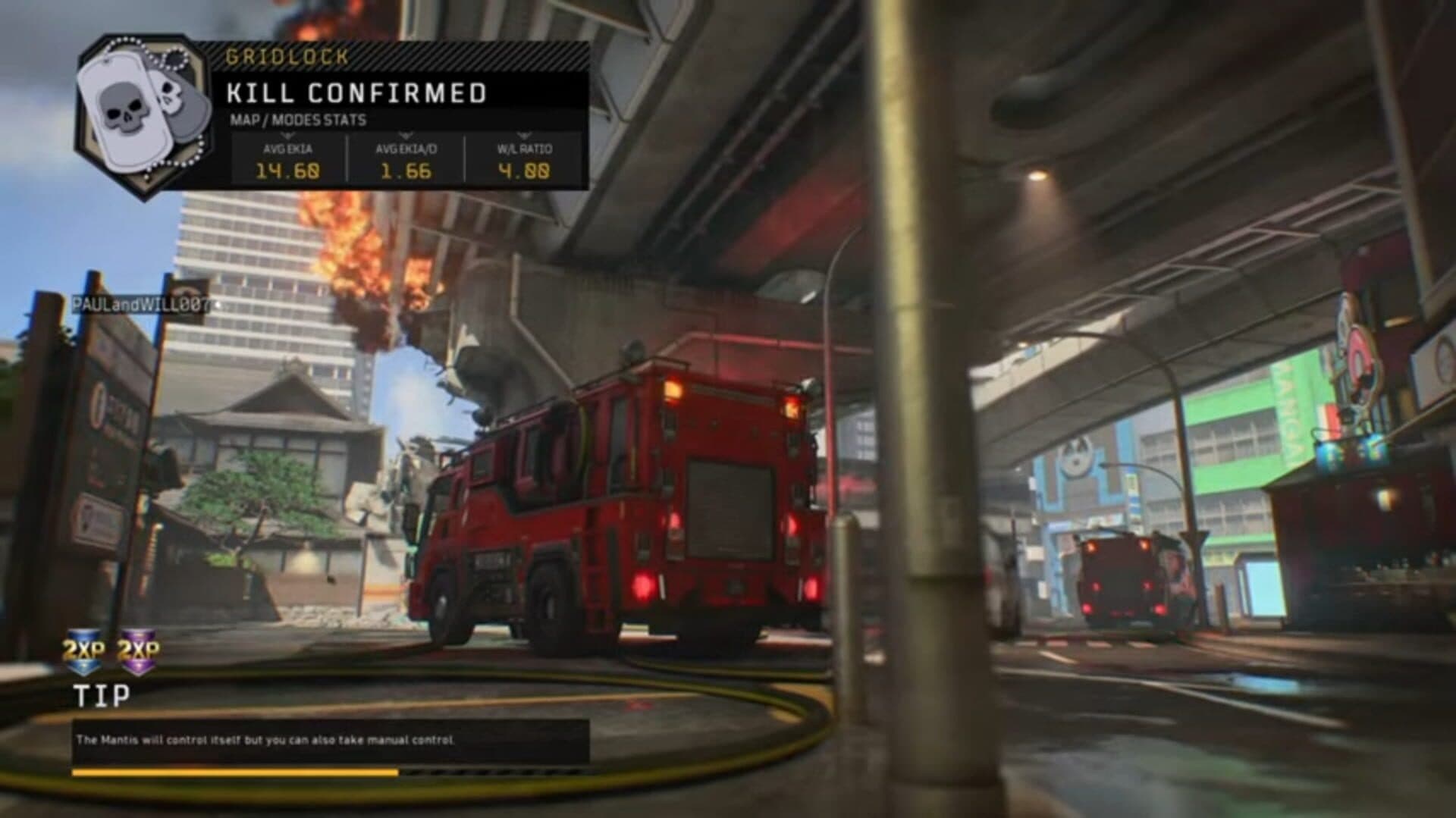Select the gold 2XP badge
This screenshot has height=818, width=1456.
point(84,650)
